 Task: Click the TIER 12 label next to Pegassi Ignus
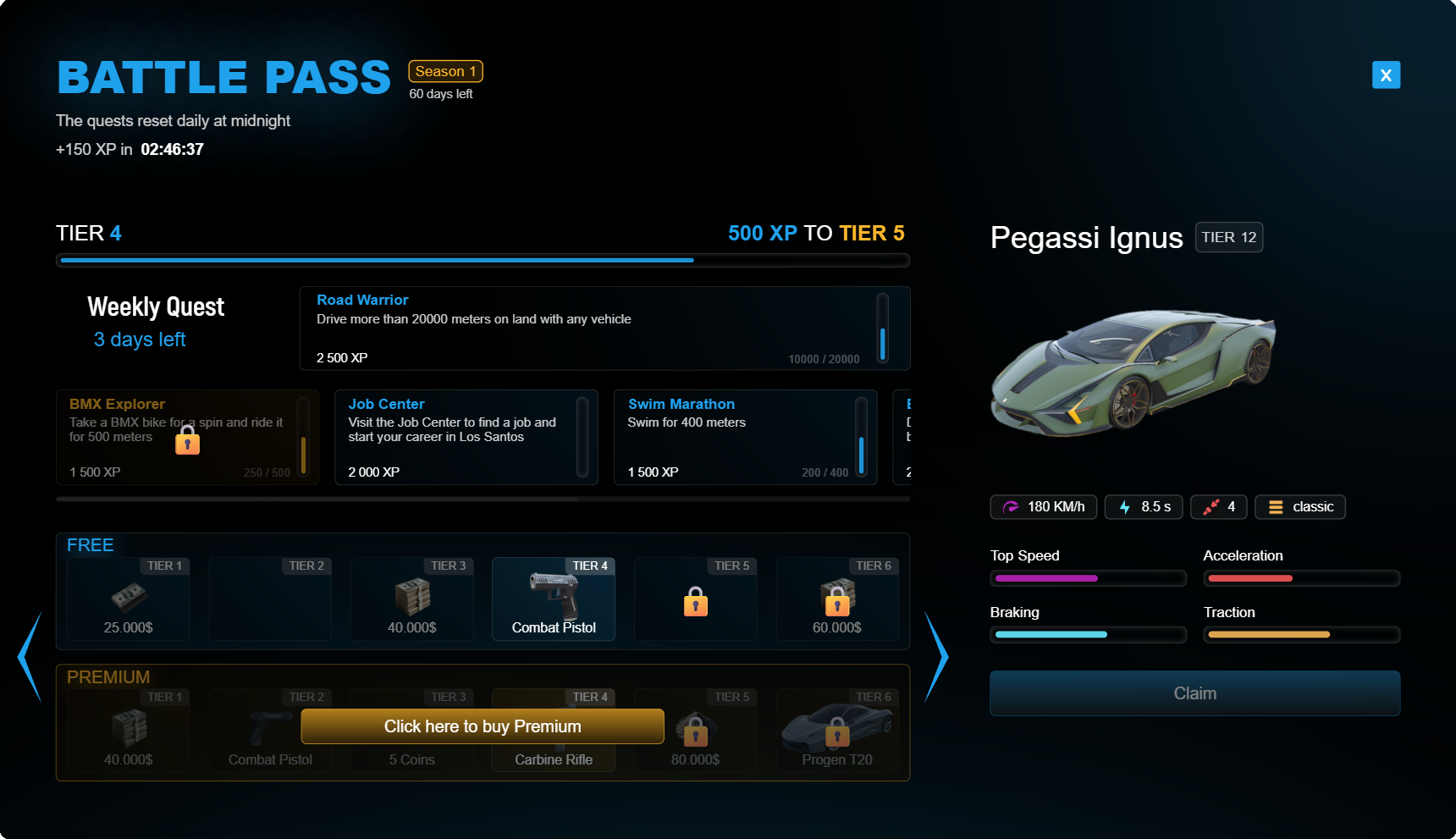point(1228,237)
